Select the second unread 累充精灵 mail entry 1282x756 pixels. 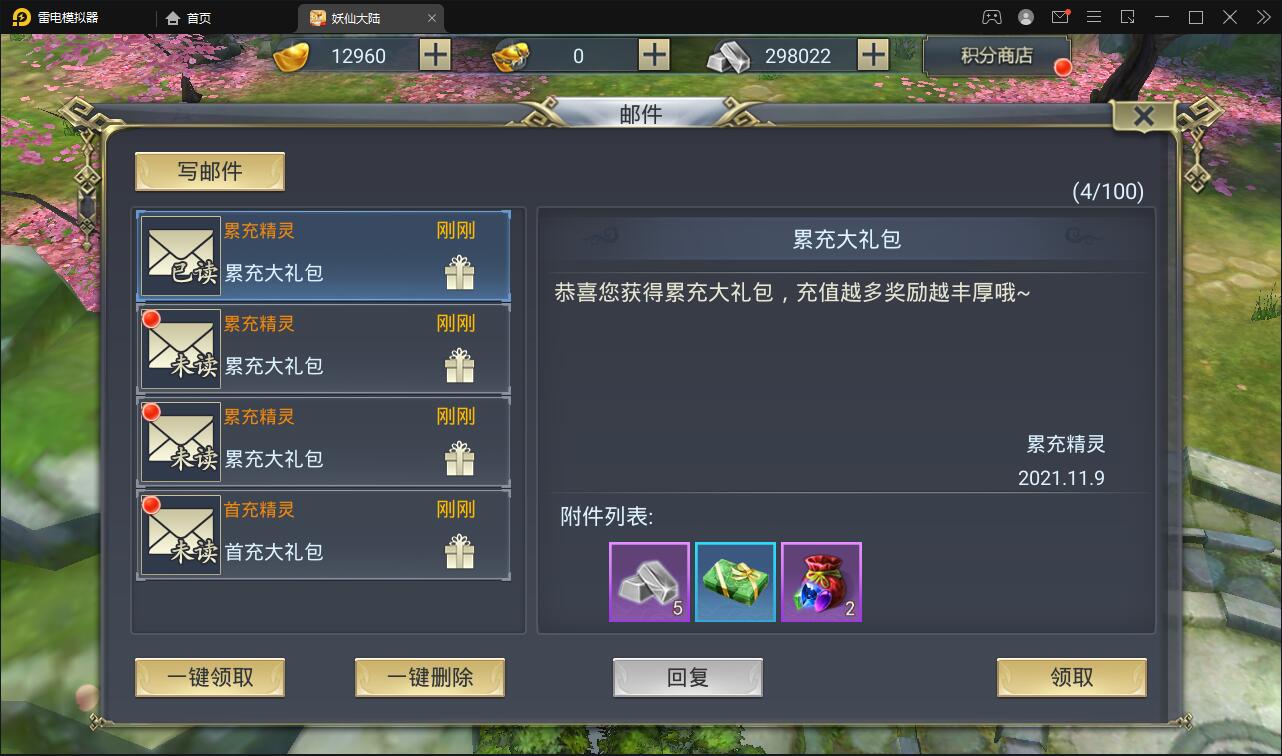pos(323,348)
